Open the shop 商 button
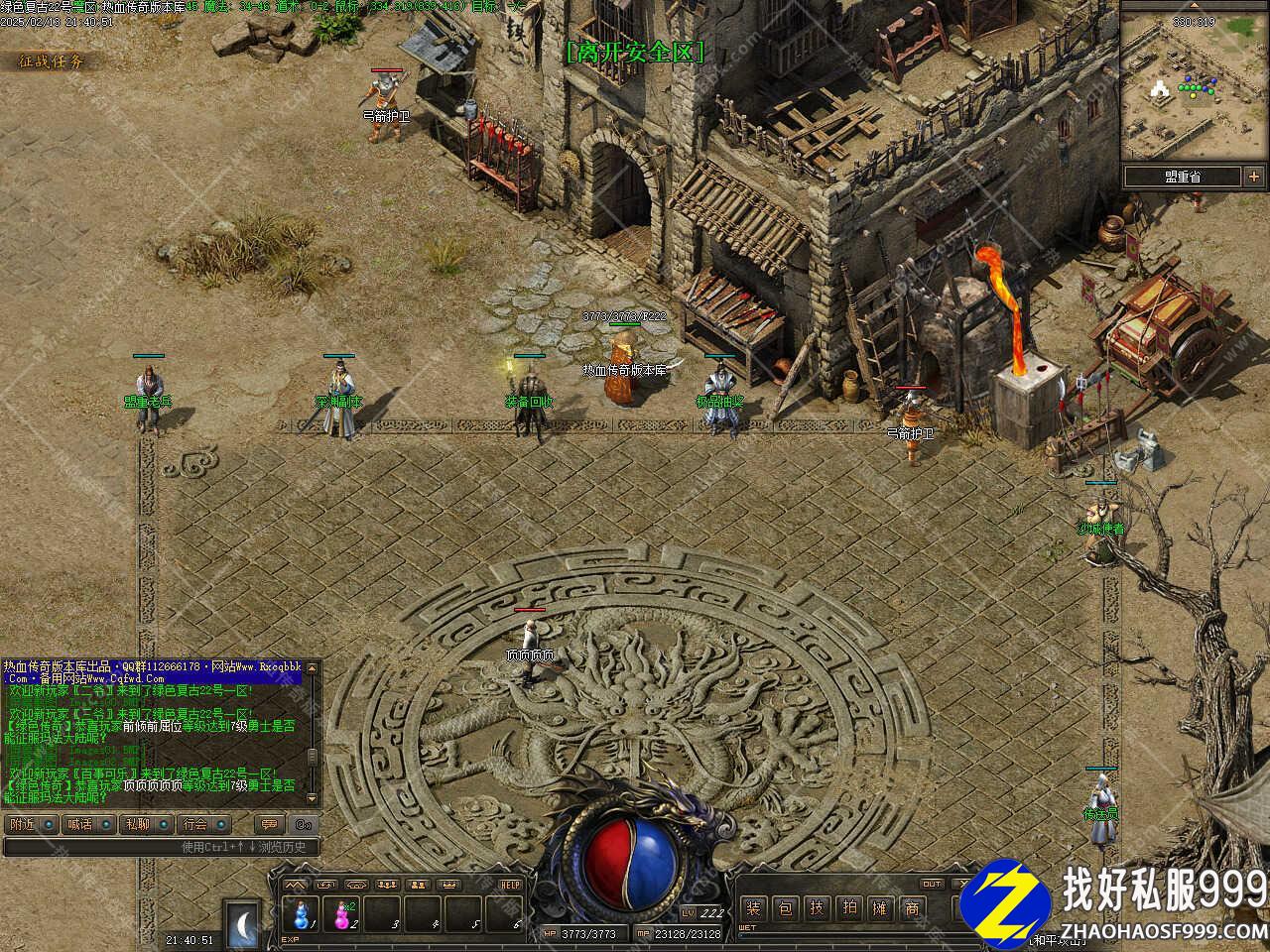The image size is (1270, 952). click(x=912, y=908)
